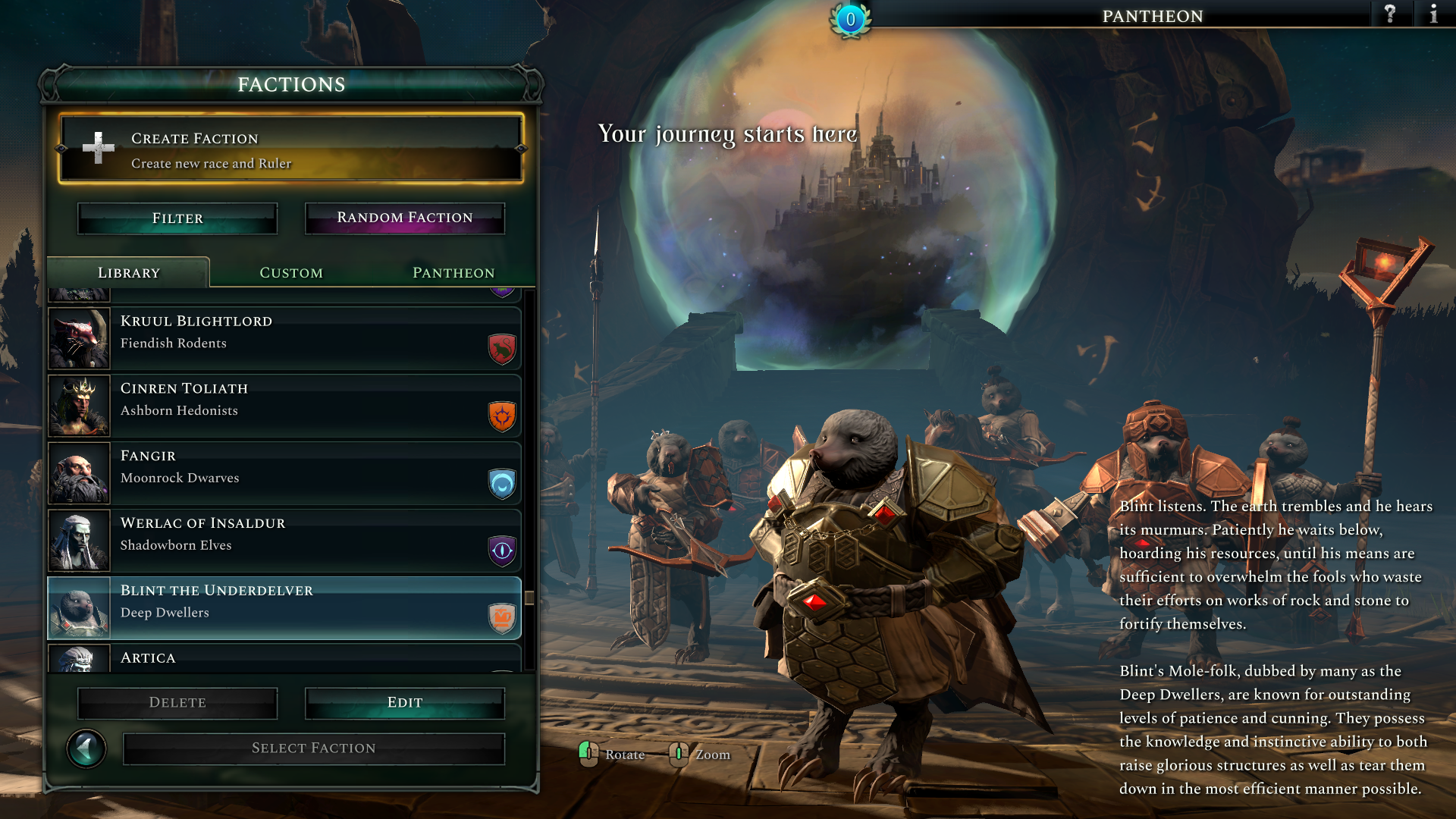The height and width of the screenshot is (819, 1456).
Task: Switch to the Library tab
Action: tap(129, 273)
